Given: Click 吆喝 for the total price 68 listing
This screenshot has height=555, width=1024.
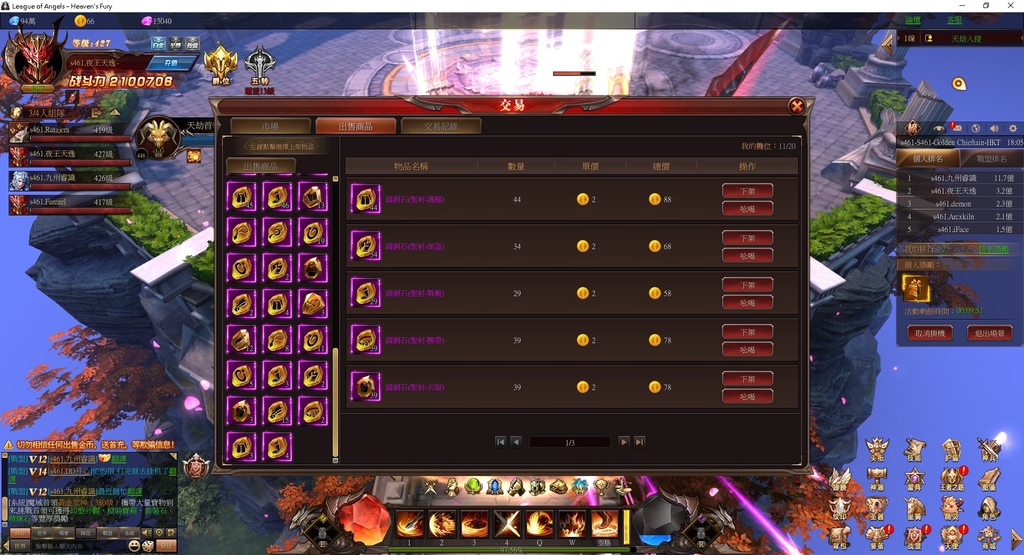Looking at the screenshot, I should click(x=747, y=255).
